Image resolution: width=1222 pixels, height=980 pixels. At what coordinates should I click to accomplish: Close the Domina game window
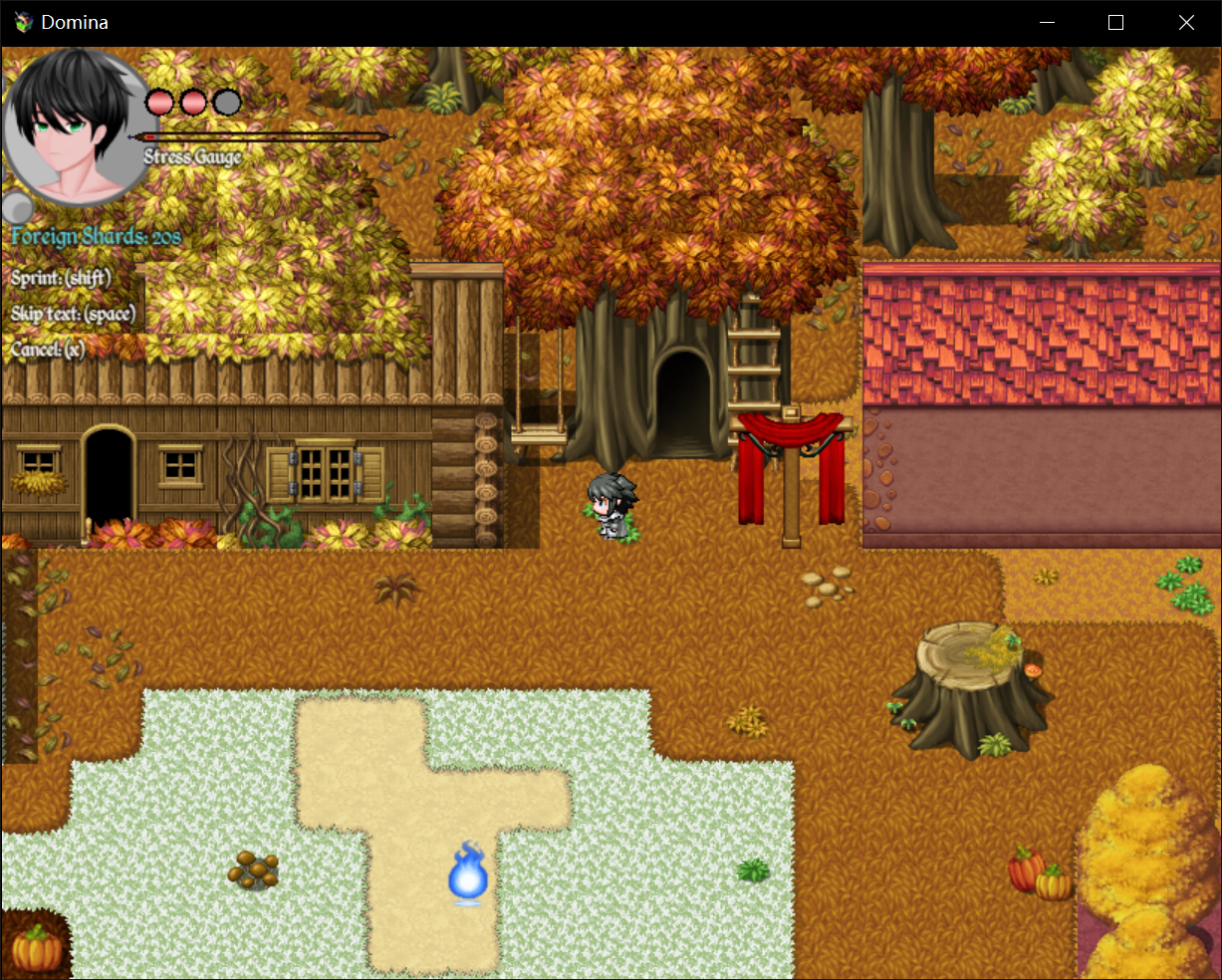click(1186, 22)
